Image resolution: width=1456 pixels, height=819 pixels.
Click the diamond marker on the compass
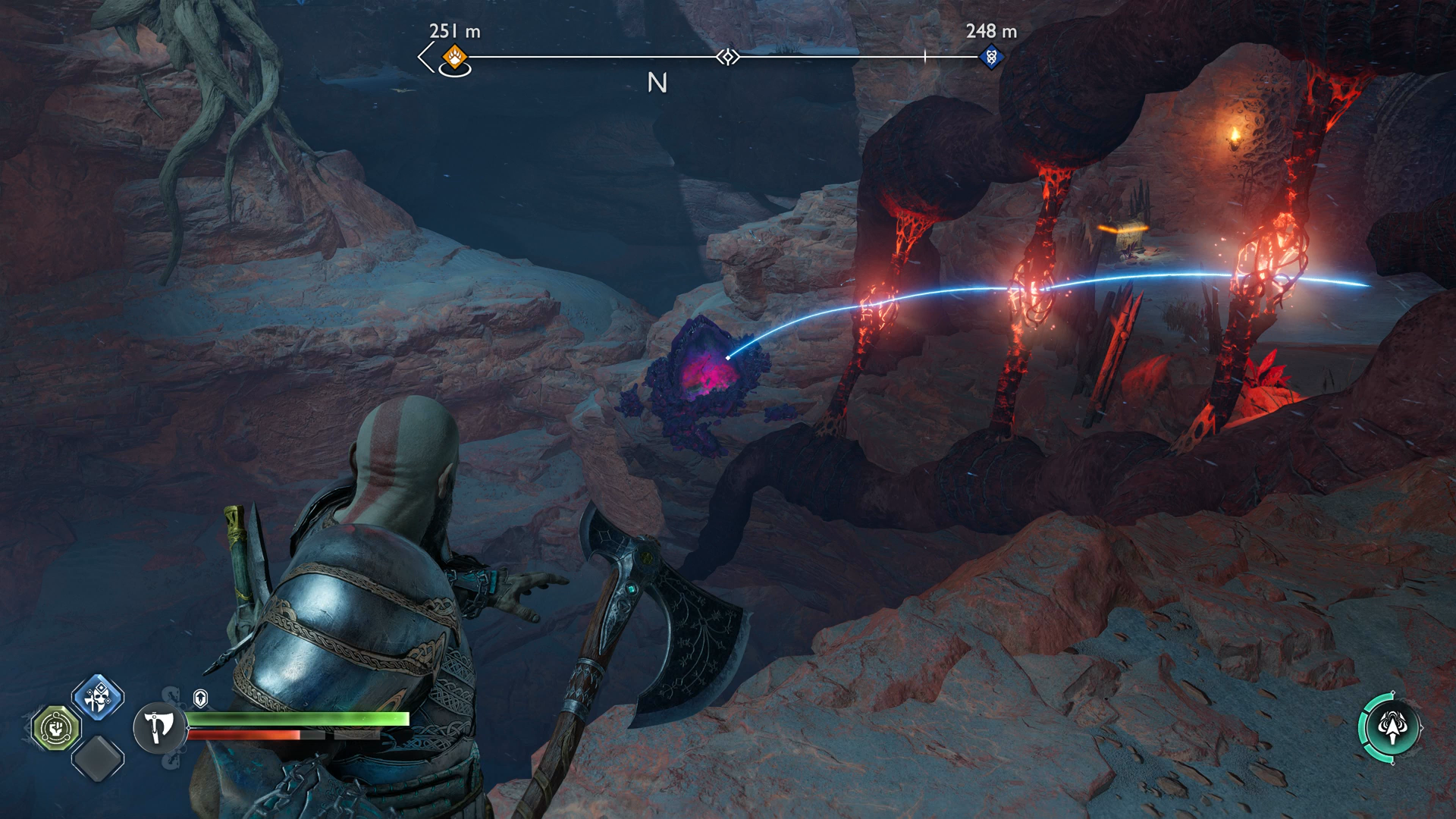tap(728, 57)
